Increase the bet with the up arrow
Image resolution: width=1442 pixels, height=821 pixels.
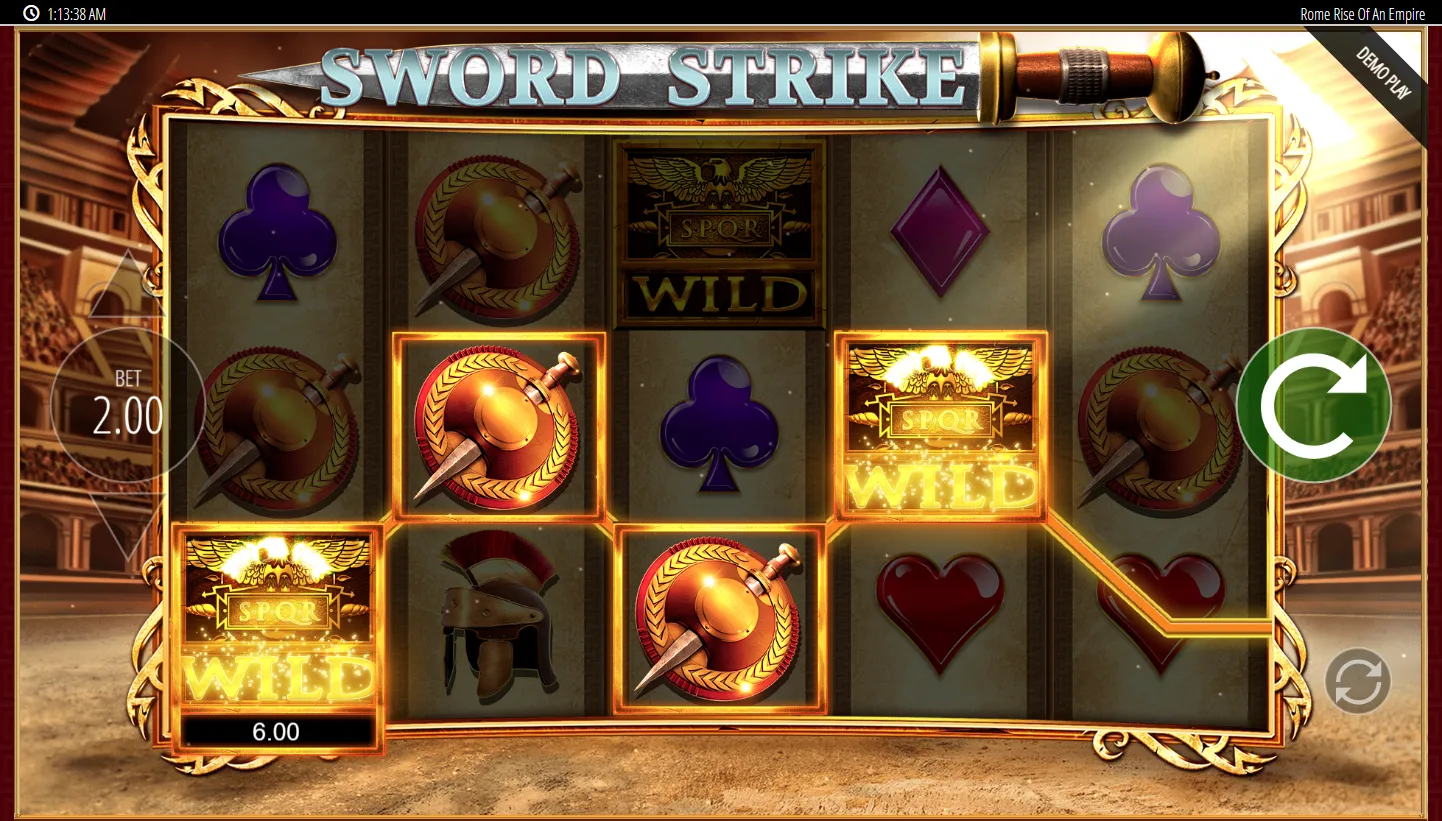click(126, 289)
